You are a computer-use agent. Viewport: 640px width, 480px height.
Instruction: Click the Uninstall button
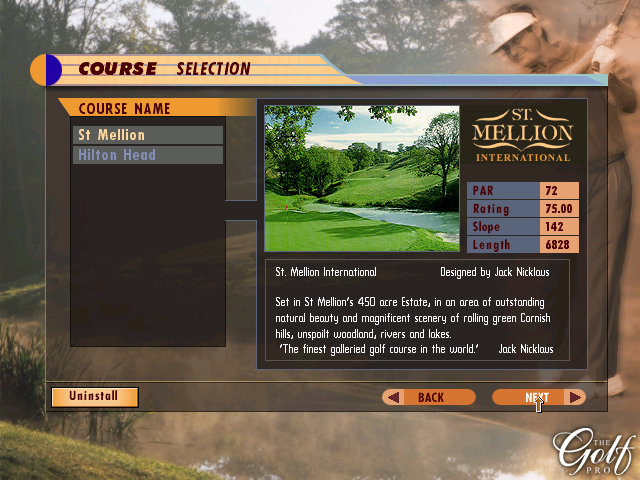pyautogui.click(x=95, y=396)
